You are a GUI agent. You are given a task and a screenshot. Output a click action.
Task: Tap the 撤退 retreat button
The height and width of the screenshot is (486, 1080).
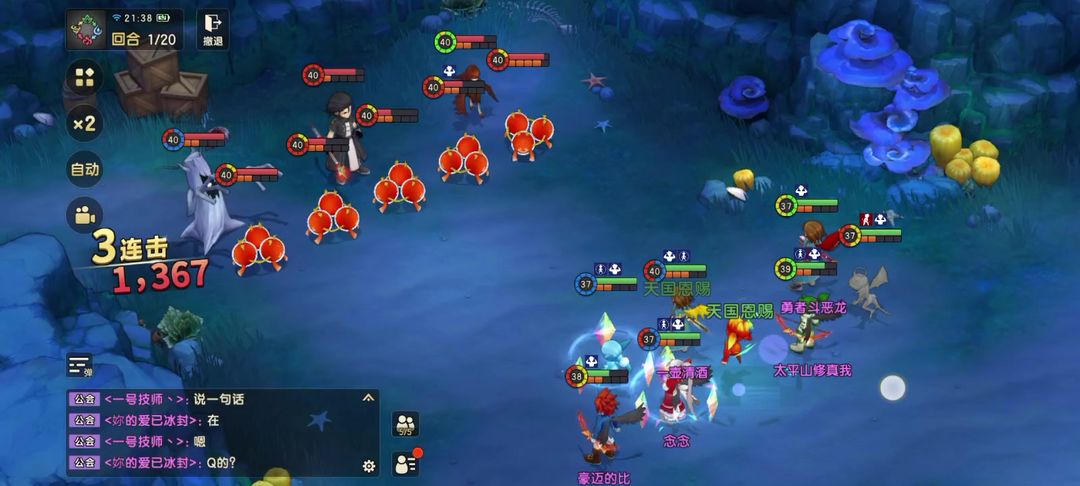click(212, 29)
